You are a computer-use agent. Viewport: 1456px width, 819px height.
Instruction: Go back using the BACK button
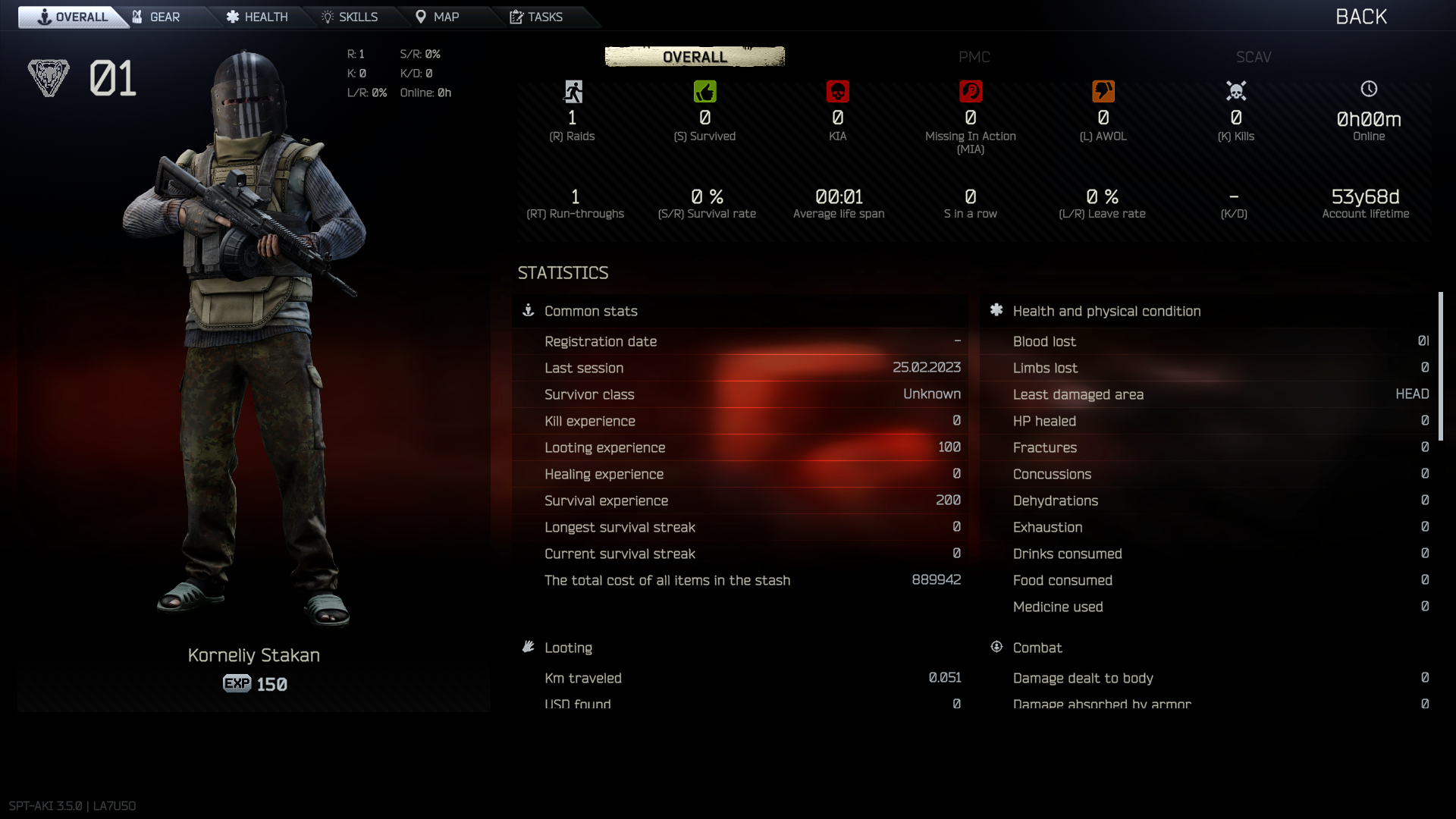click(x=1360, y=17)
